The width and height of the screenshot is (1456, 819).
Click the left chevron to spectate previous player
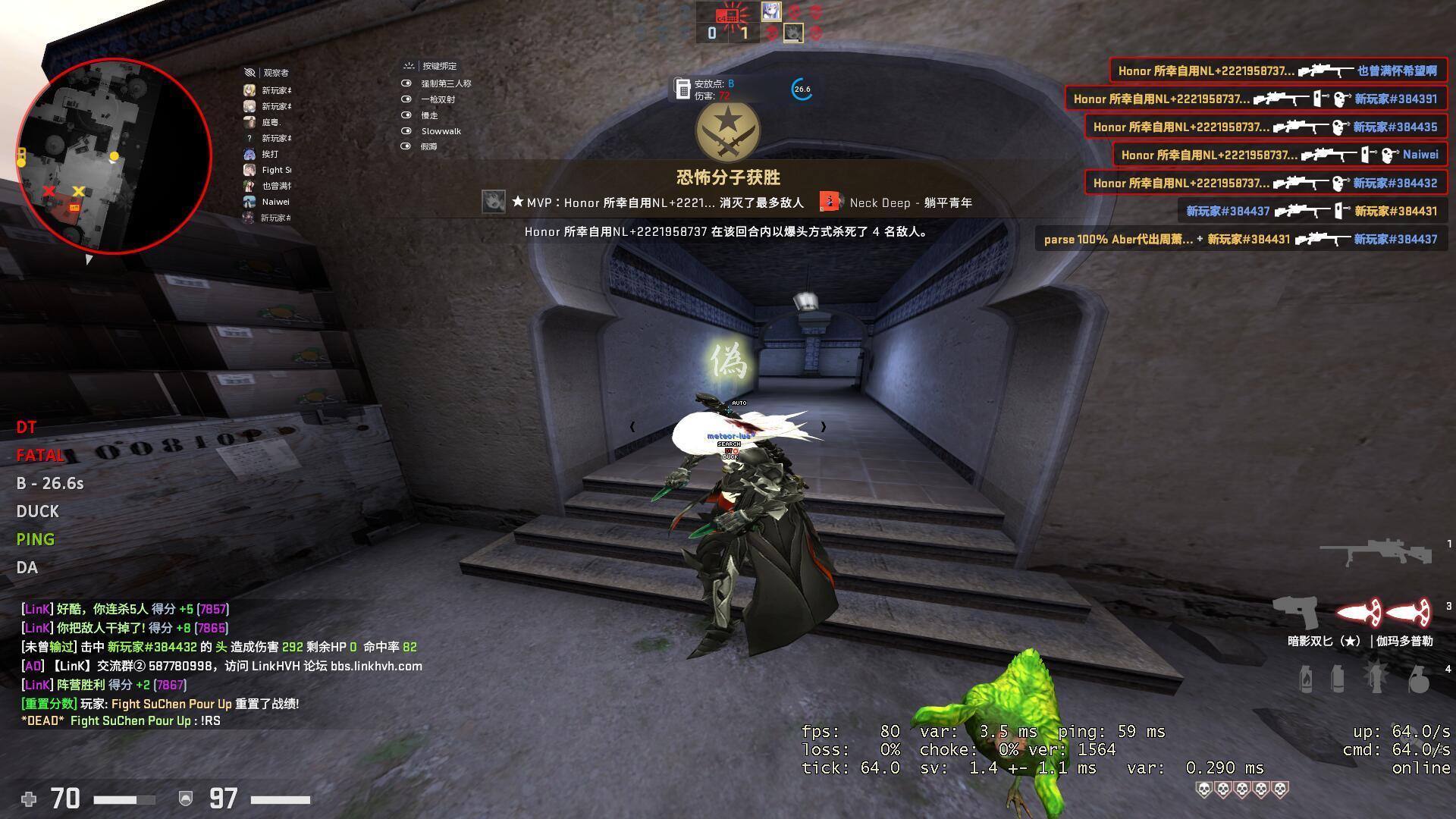pos(632,426)
